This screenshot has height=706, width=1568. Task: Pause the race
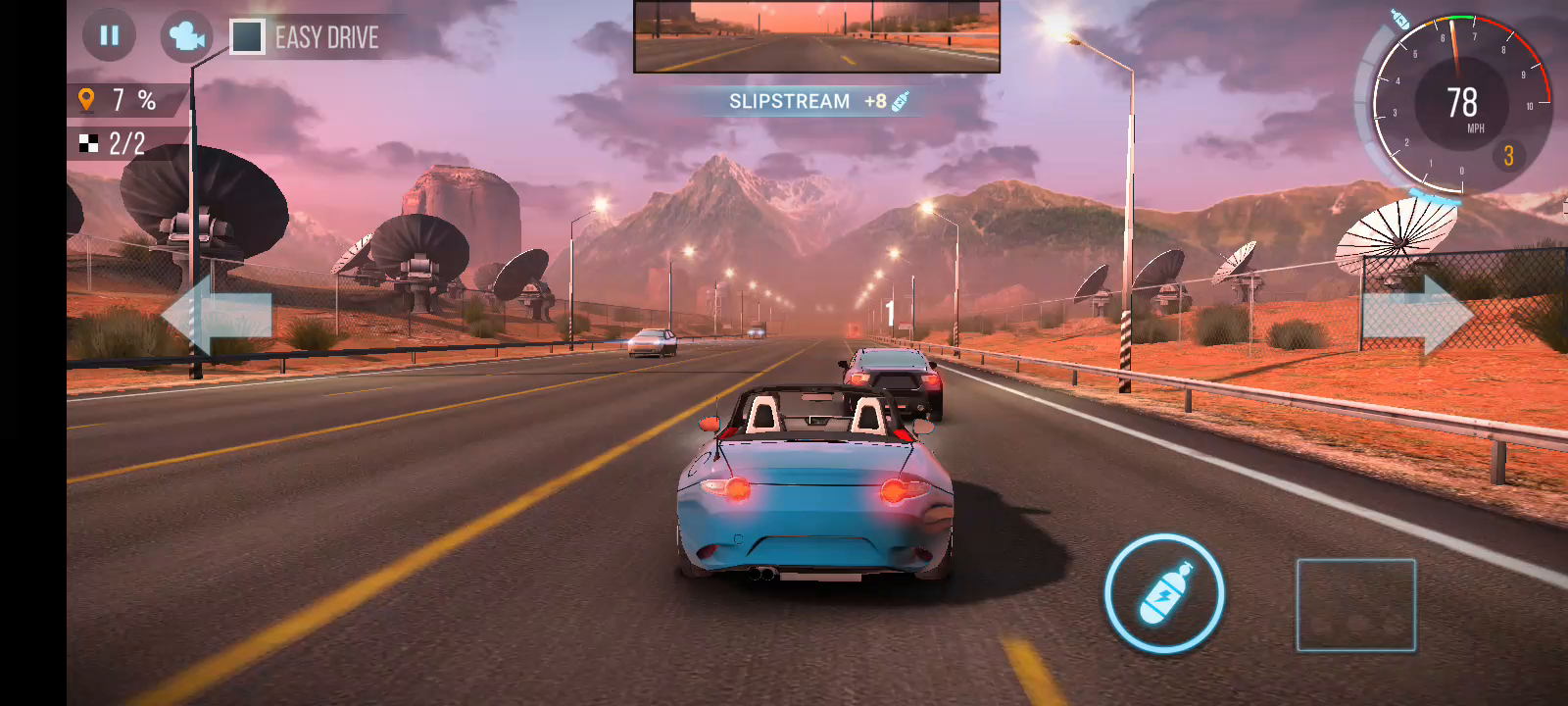pyautogui.click(x=109, y=36)
